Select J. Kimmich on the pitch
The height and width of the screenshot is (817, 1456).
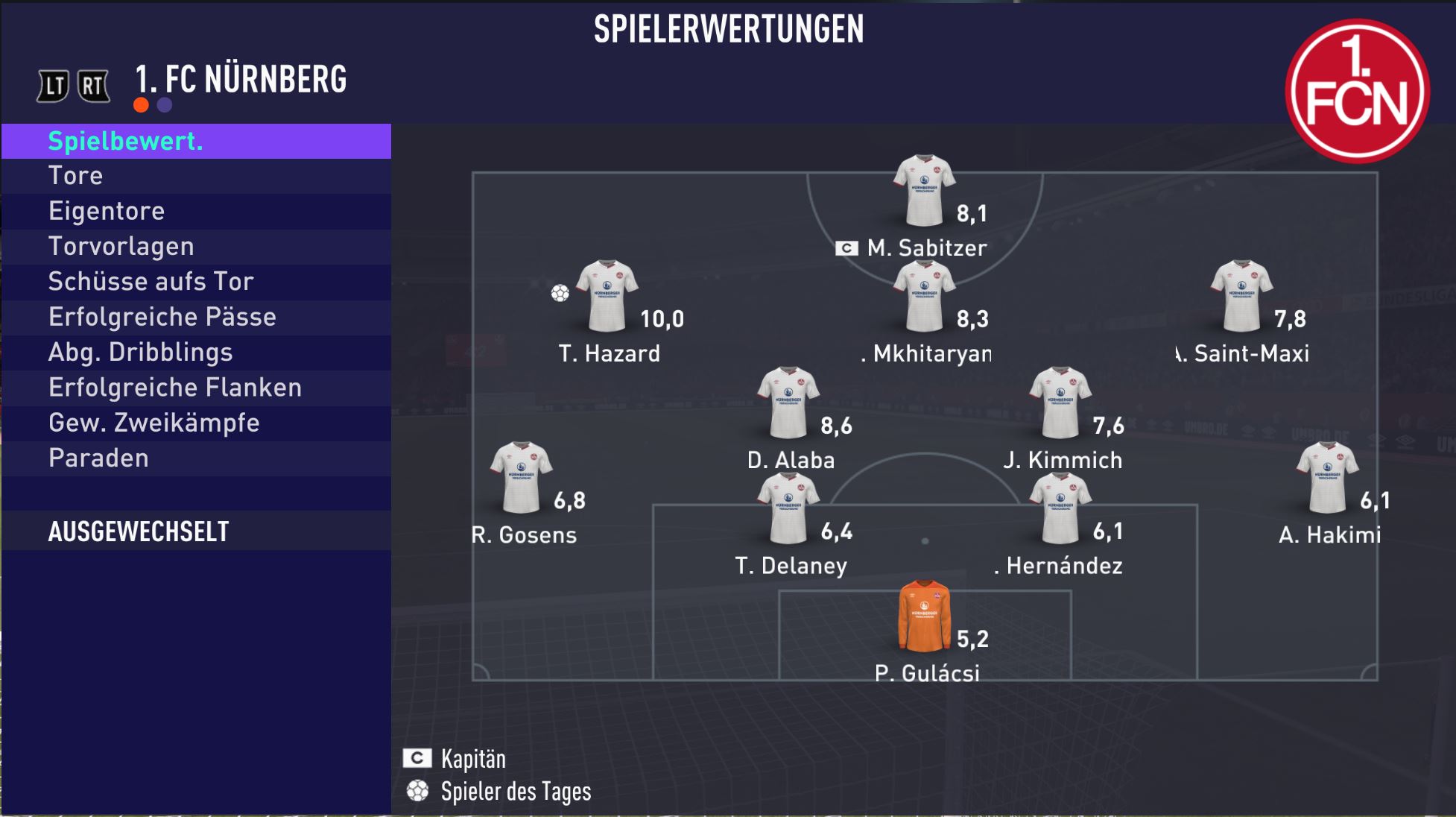1060,403
